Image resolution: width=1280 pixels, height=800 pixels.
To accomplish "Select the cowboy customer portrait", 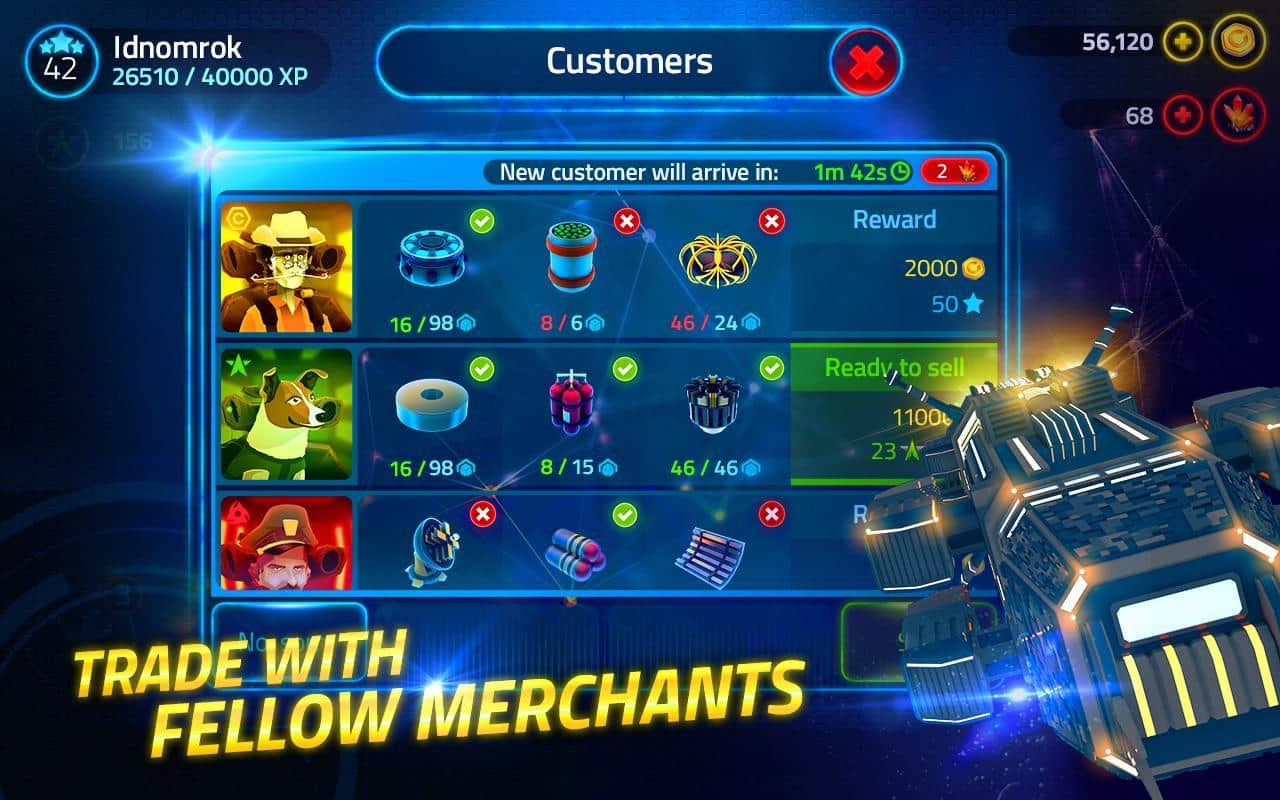I will pyautogui.click(x=287, y=266).
